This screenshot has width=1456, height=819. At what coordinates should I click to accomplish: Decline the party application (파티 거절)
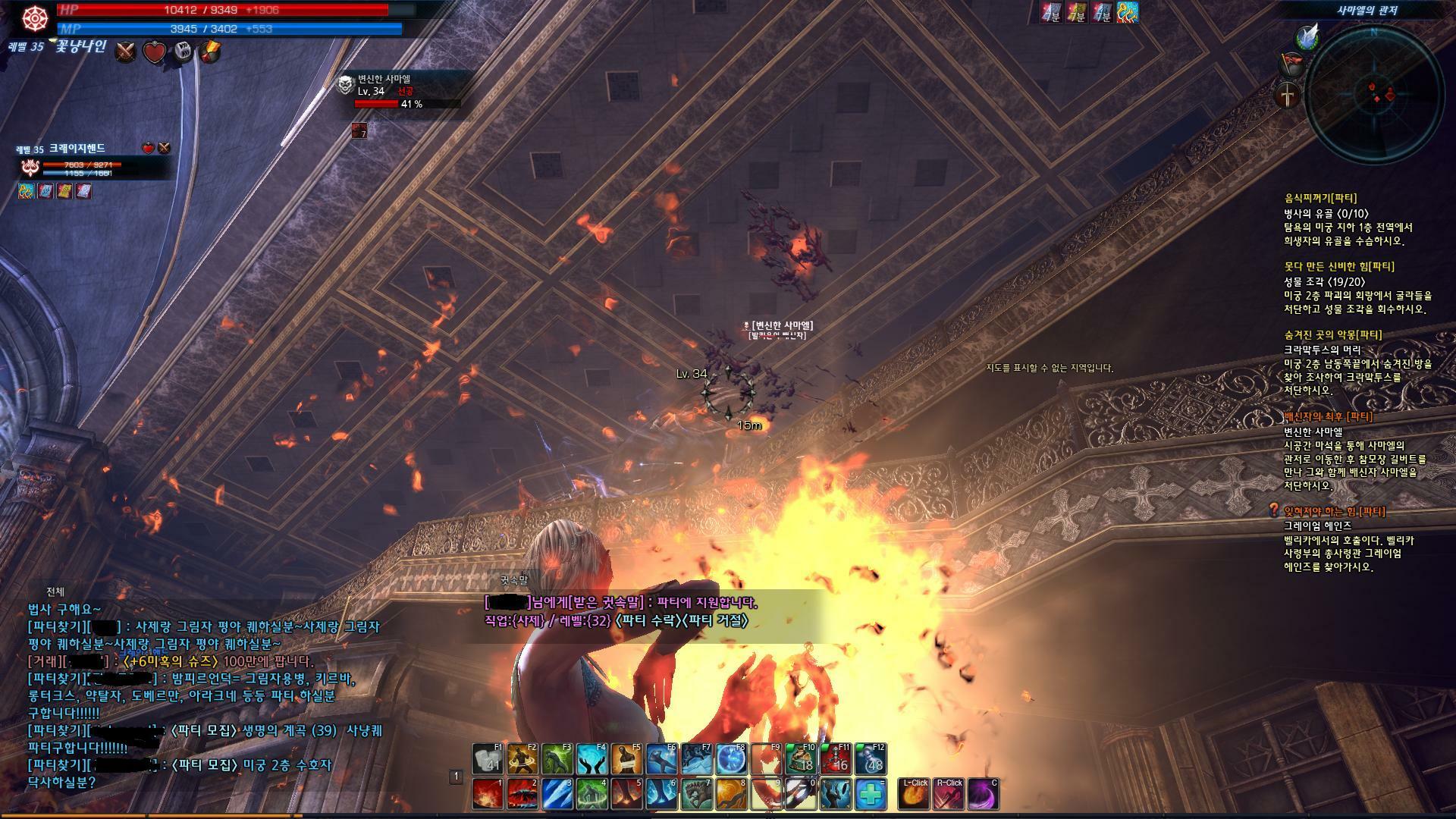coord(717,621)
